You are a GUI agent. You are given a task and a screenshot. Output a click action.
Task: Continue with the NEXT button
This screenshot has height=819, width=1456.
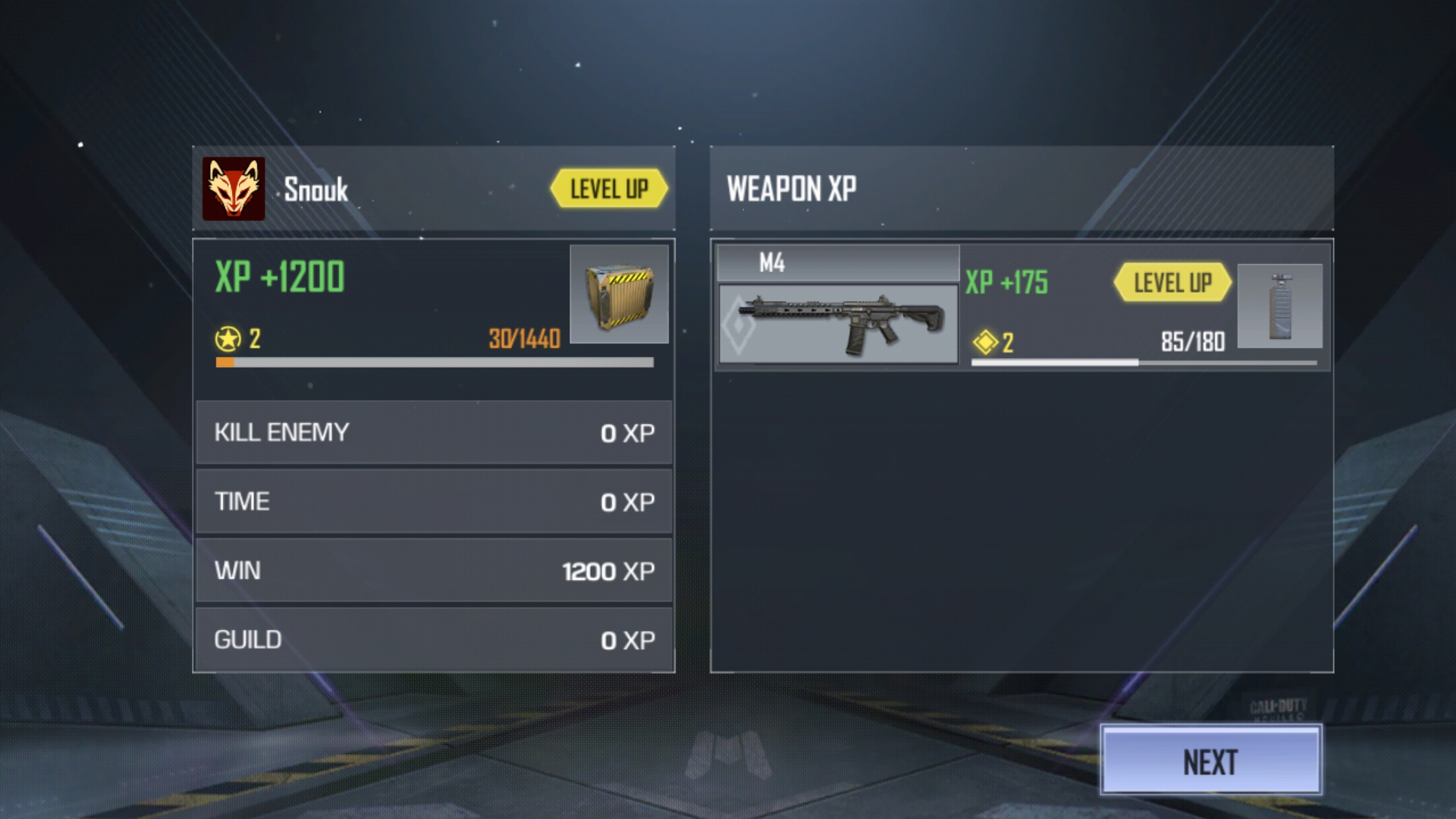coord(1210,761)
